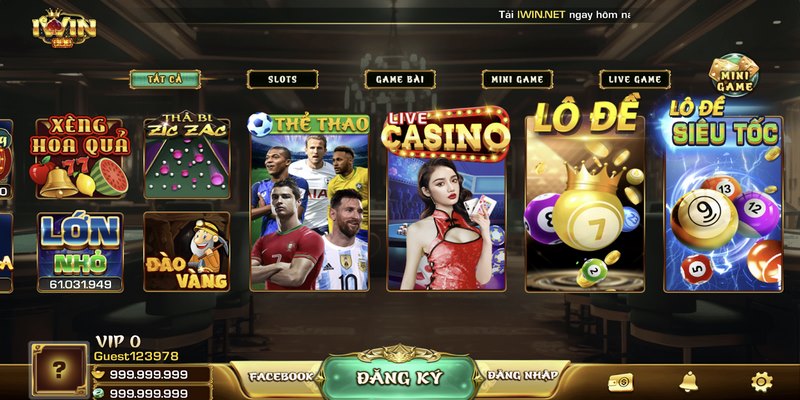
Task: Open settings with the gear icon
Action: coord(762,381)
